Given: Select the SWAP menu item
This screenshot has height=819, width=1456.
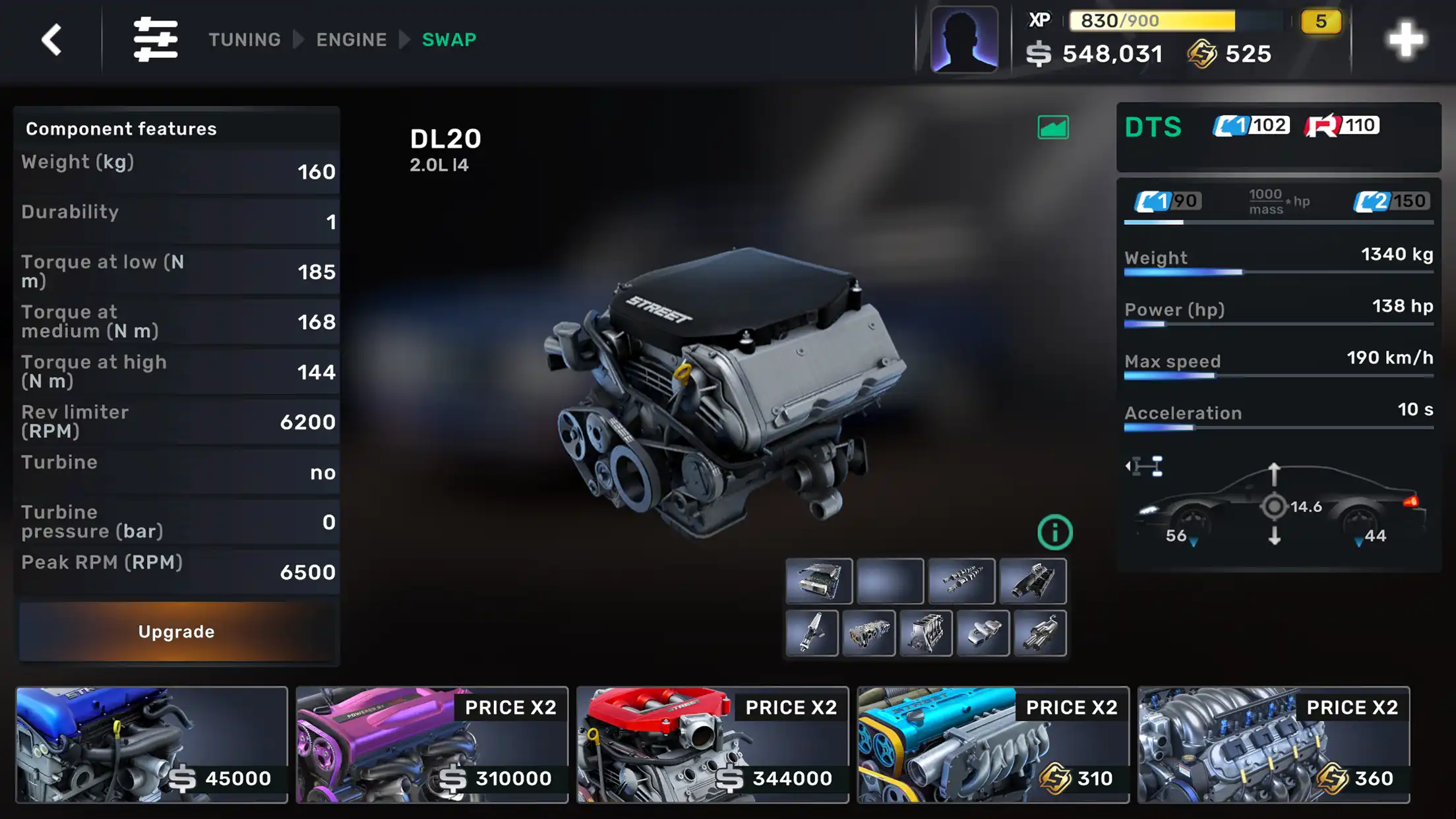Looking at the screenshot, I should pyautogui.click(x=449, y=40).
